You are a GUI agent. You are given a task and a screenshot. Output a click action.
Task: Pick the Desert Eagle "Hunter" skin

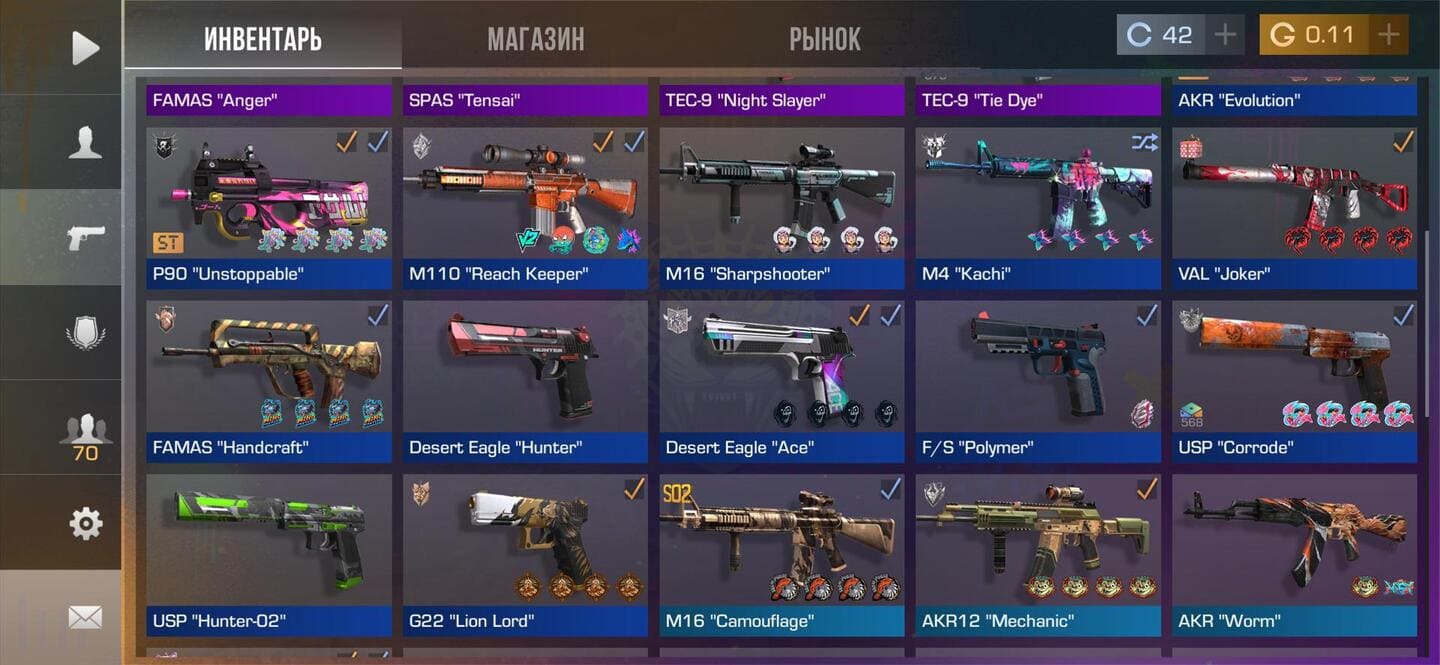click(525, 380)
